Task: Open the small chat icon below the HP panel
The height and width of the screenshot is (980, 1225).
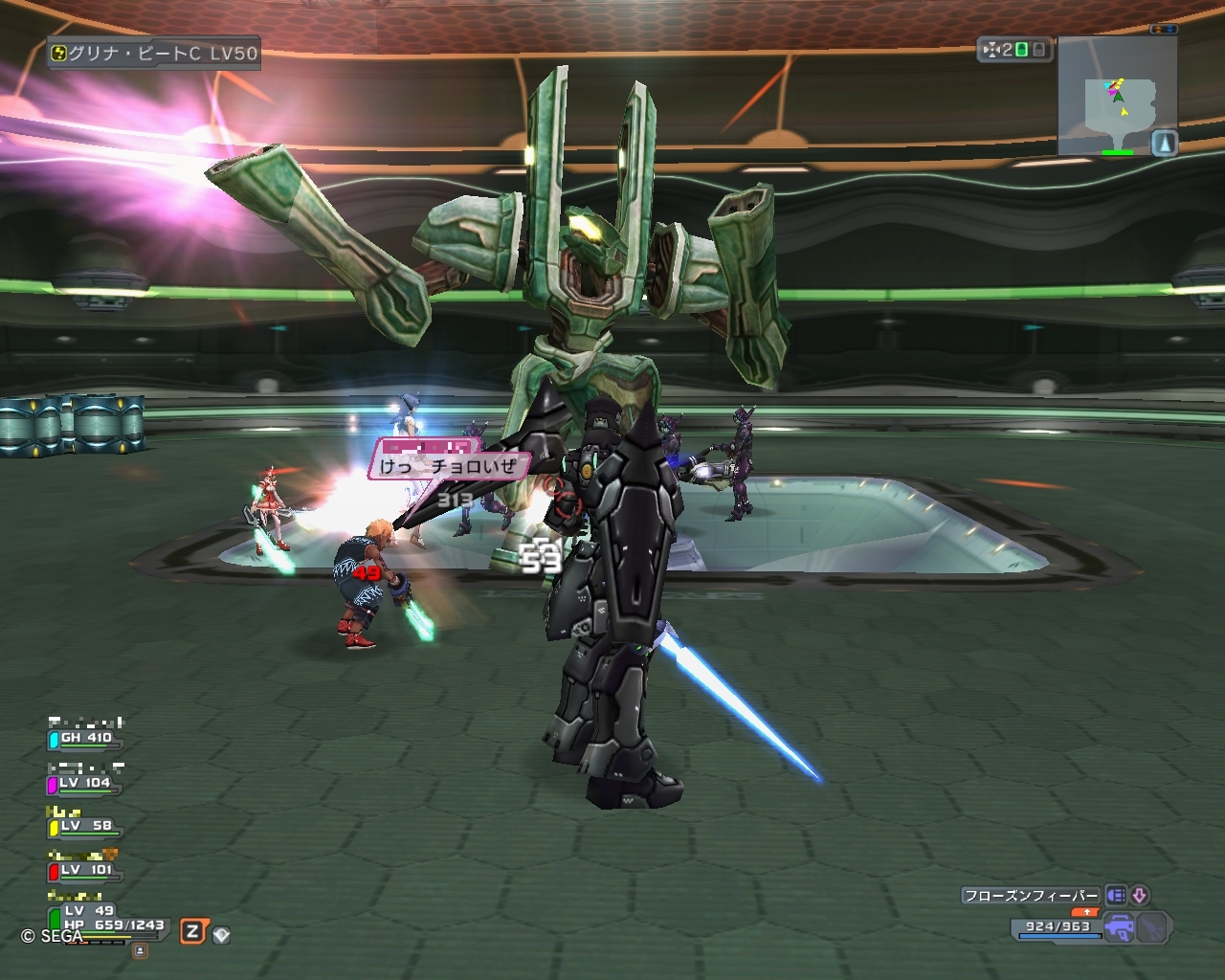Action: pyautogui.click(x=140, y=950)
